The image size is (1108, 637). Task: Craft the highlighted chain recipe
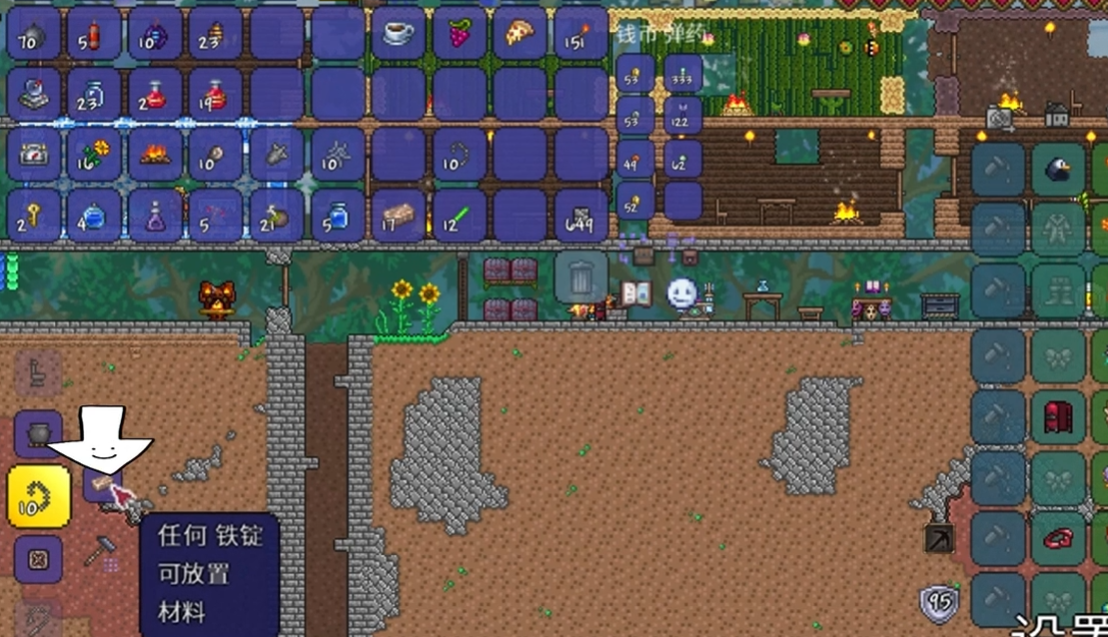click(39, 496)
